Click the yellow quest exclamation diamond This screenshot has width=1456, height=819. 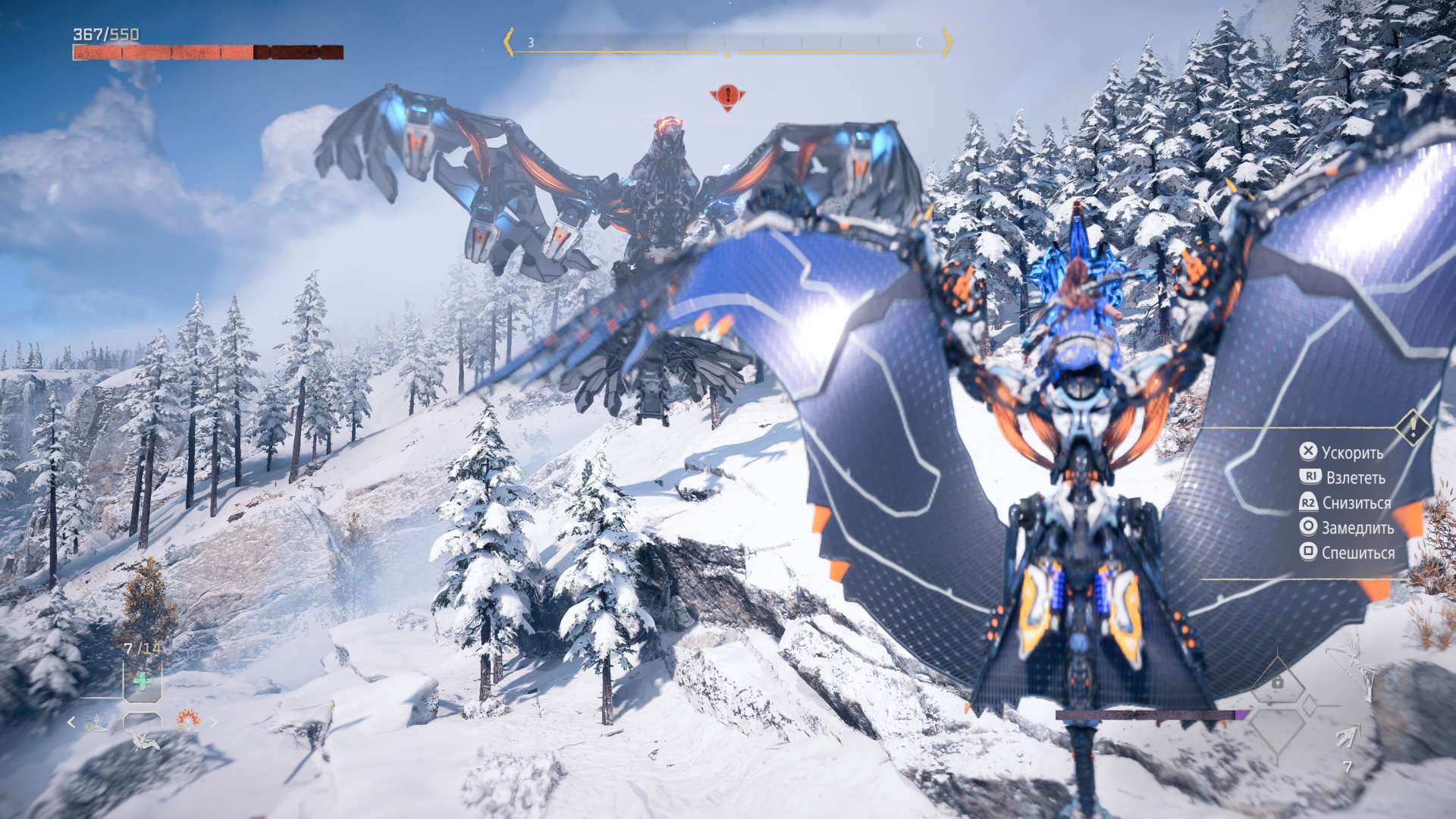click(x=1413, y=428)
